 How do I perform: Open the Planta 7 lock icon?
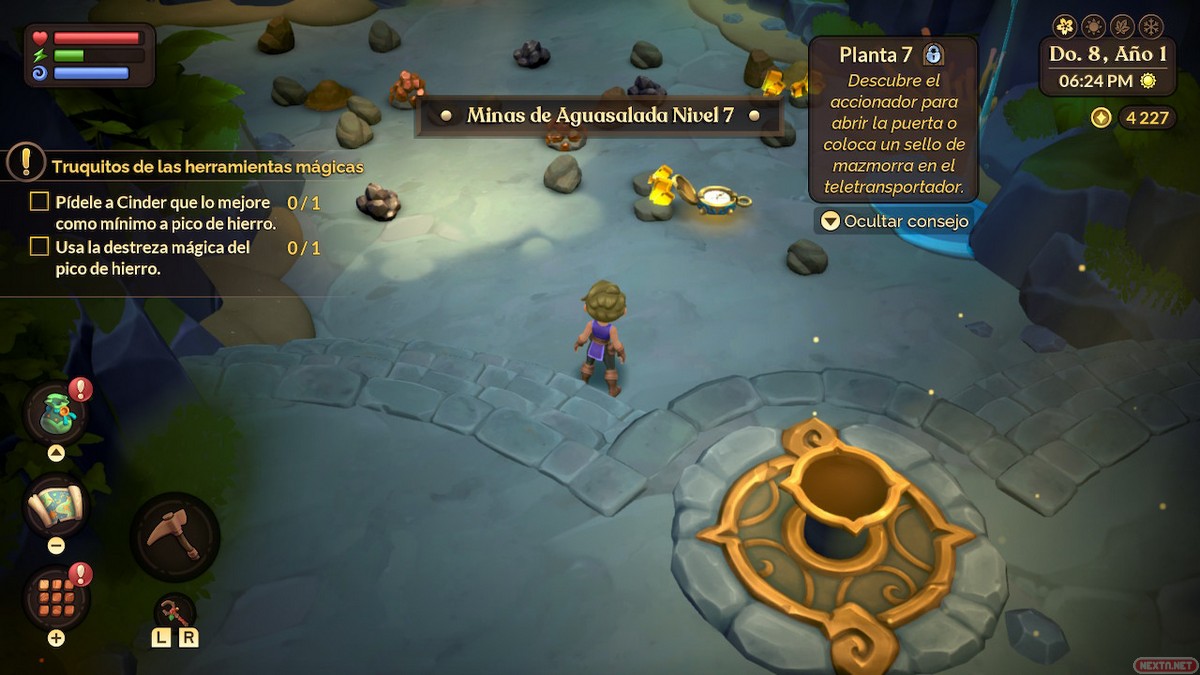point(934,54)
